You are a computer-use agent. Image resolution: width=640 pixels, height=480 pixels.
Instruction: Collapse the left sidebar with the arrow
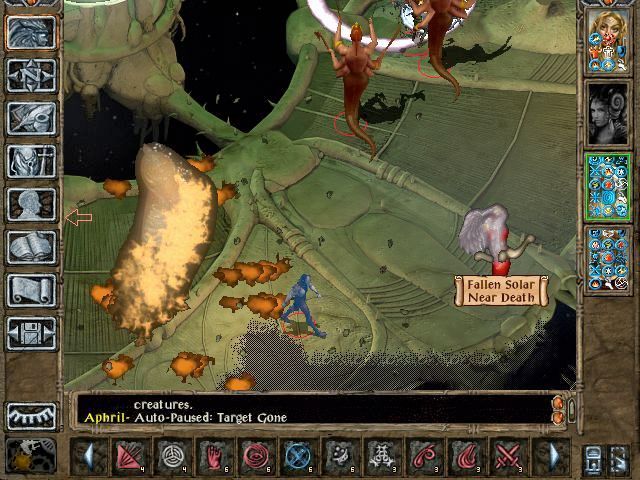click(x=78, y=217)
